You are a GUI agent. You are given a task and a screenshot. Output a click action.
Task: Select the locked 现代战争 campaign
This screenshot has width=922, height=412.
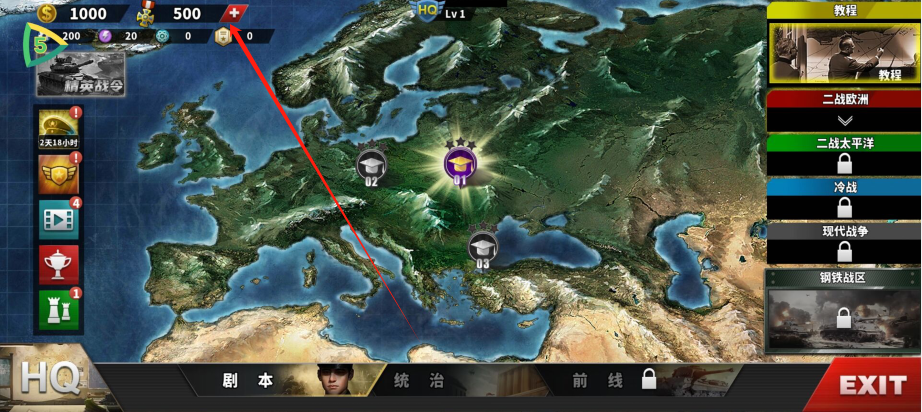pos(844,243)
